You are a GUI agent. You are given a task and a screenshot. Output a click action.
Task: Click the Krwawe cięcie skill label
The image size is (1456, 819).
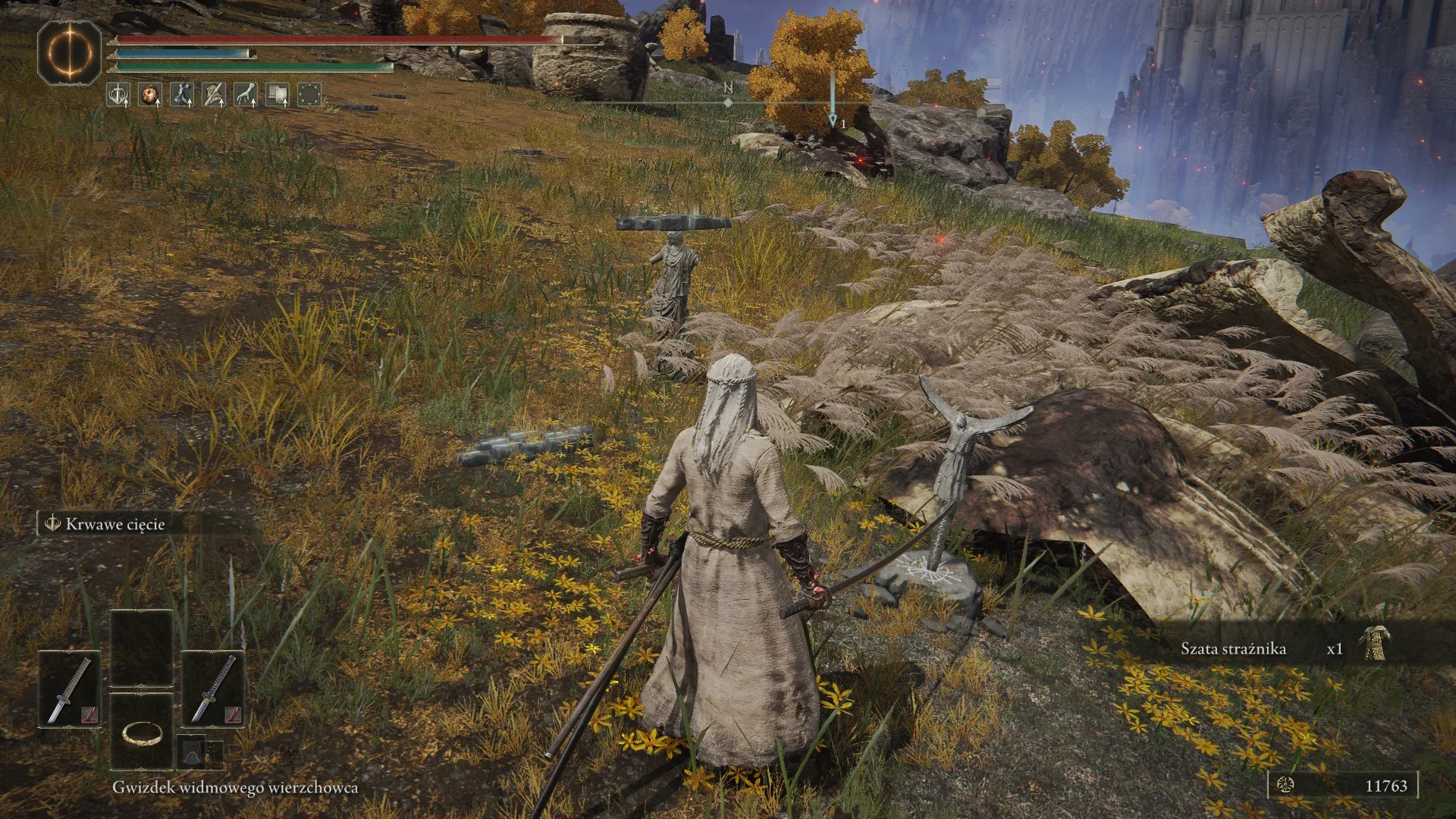tap(114, 524)
